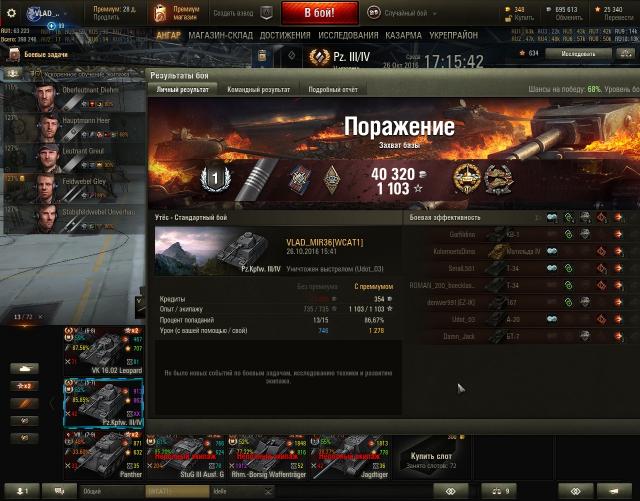Select the Личный результат tab
The height and width of the screenshot is (501, 640).
[183, 90]
